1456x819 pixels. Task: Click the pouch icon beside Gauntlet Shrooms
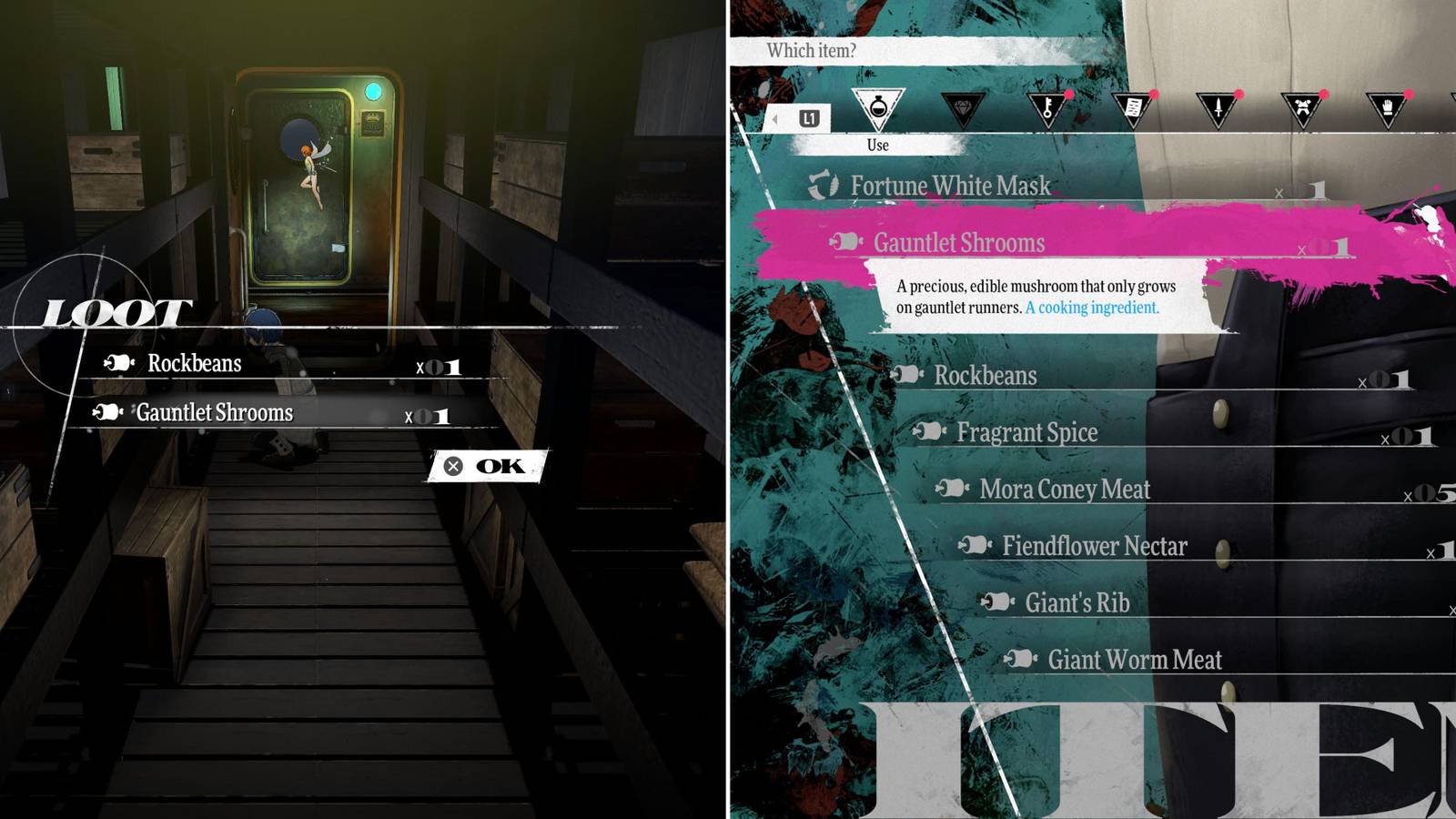(846, 243)
